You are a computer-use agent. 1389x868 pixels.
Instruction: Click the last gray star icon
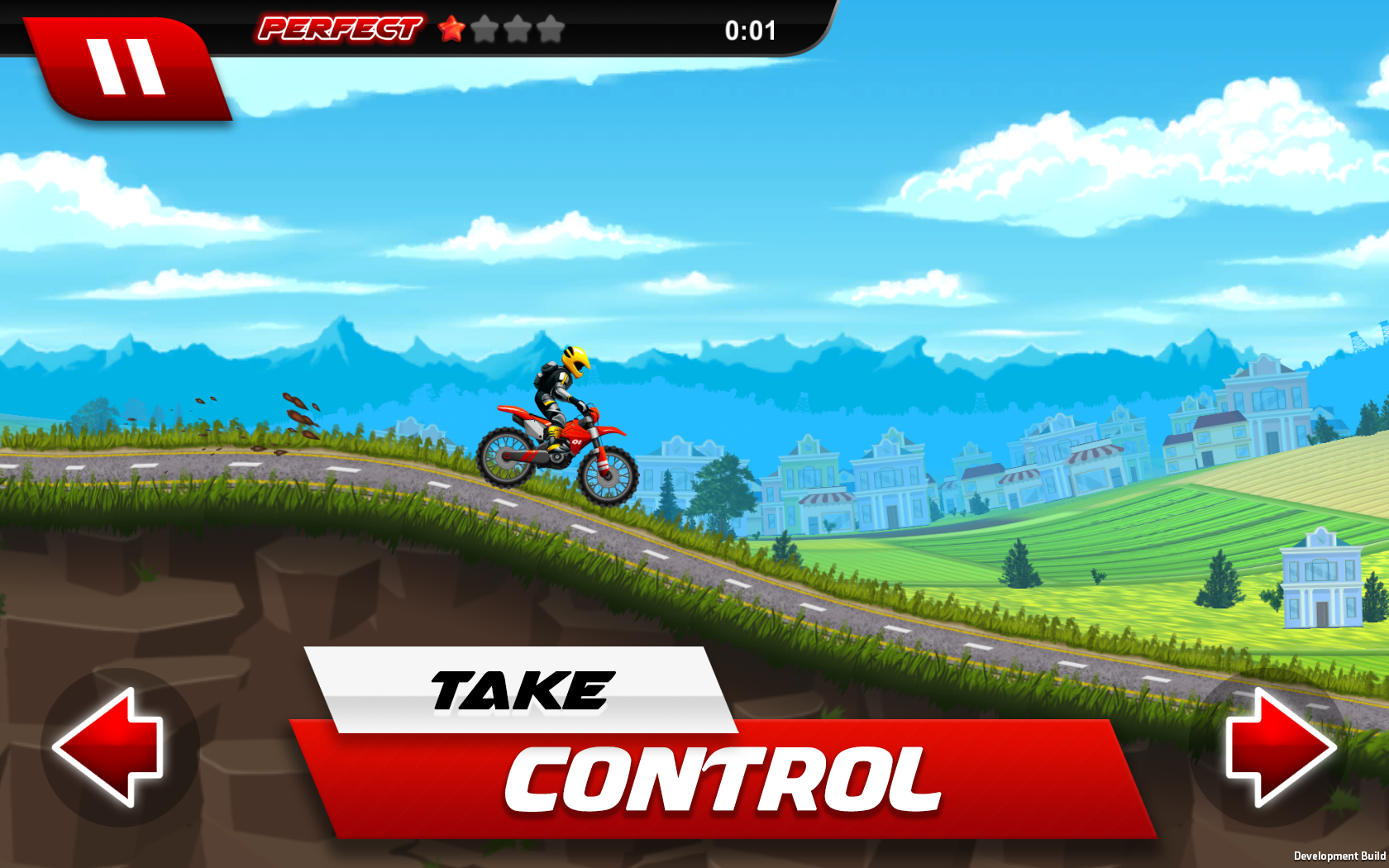pyautogui.click(x=550, y=30)
